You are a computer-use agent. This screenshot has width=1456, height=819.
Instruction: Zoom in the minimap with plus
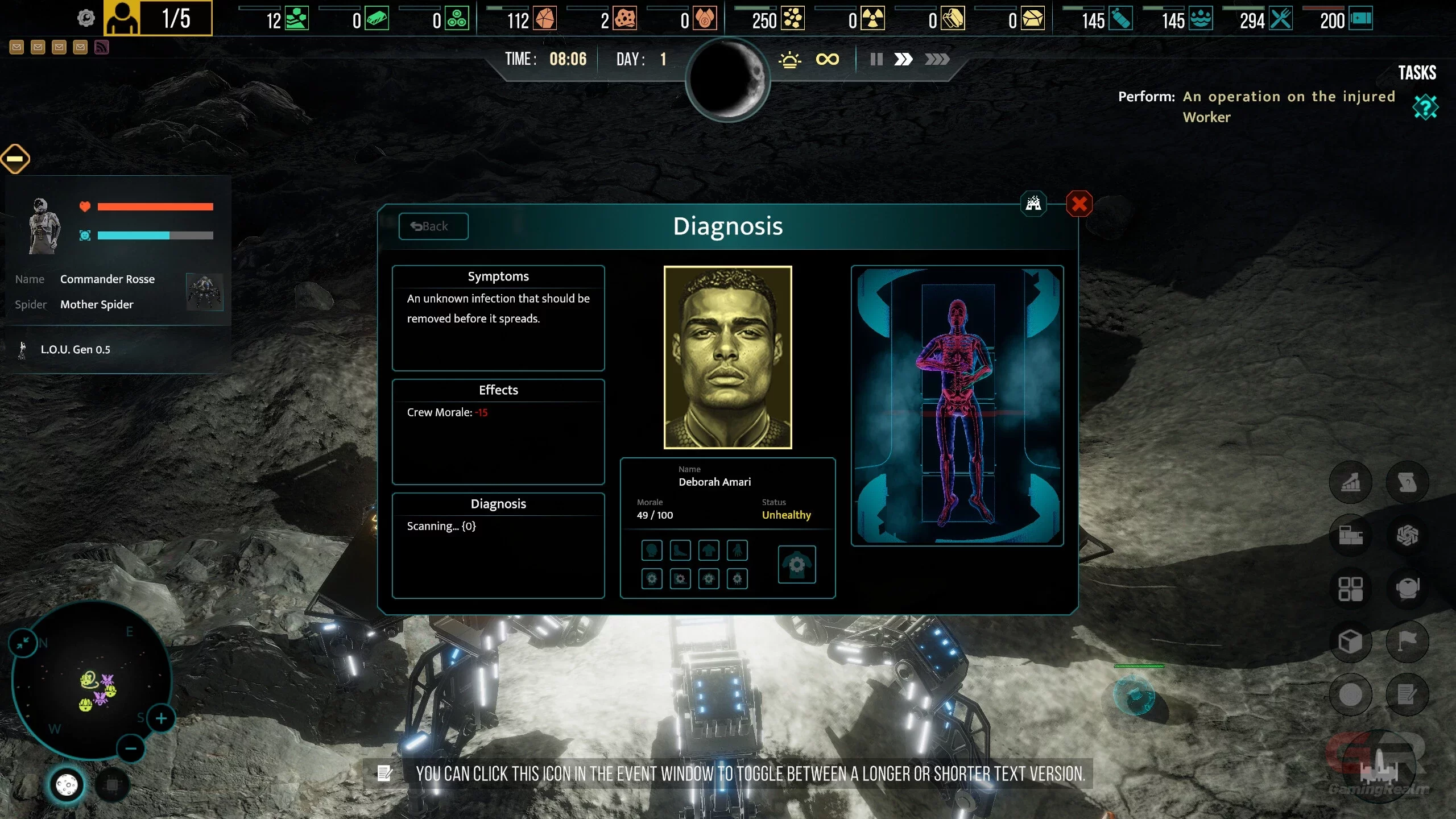click(161, 718)
